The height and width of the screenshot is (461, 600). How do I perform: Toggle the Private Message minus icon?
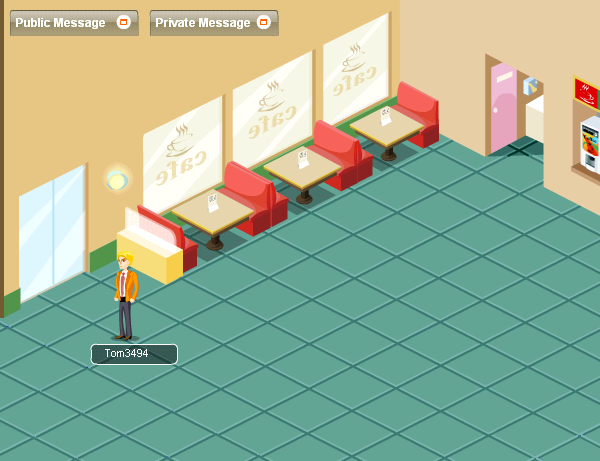263,23
